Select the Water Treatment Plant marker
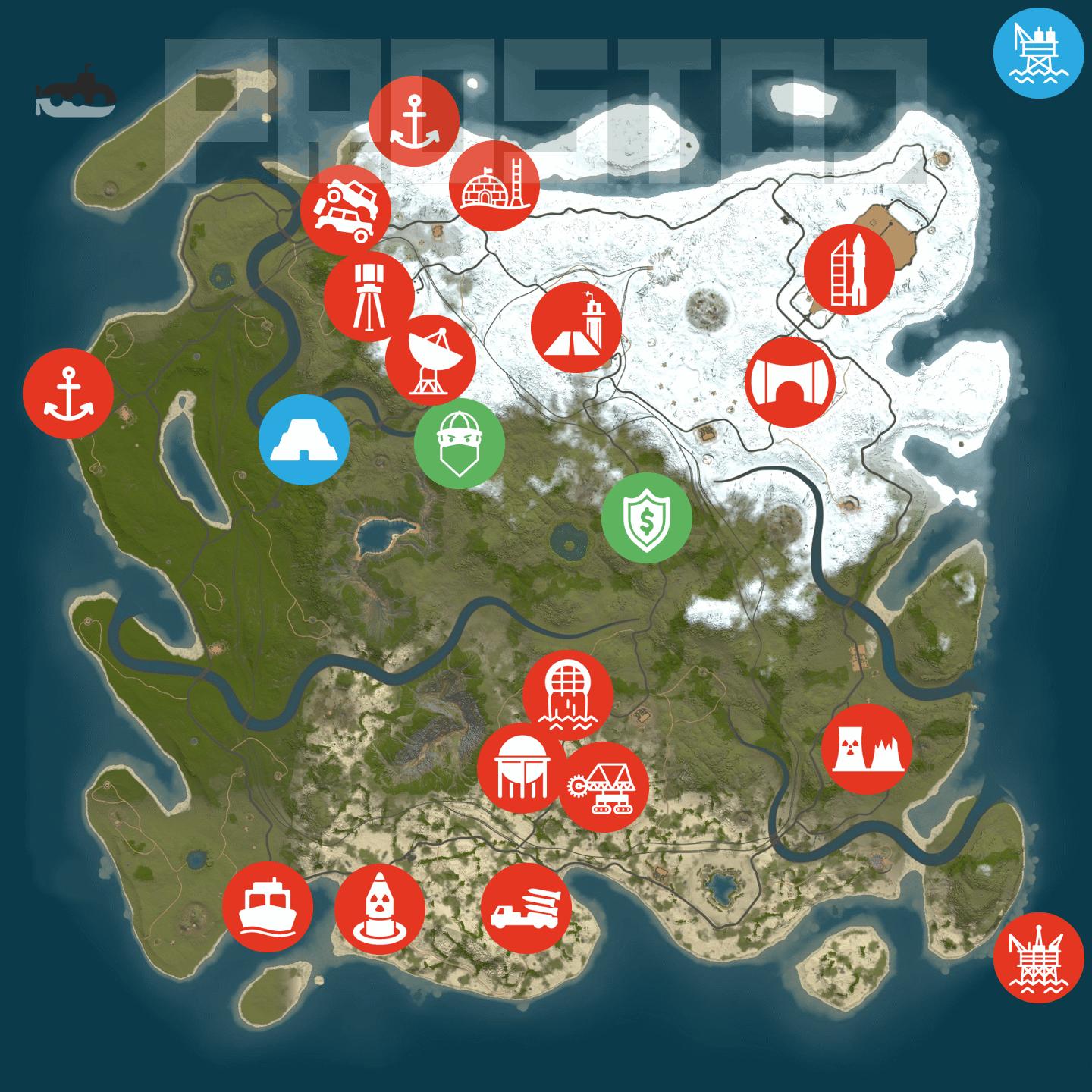The image size is (1092, 1092). [x=568, y=695]
